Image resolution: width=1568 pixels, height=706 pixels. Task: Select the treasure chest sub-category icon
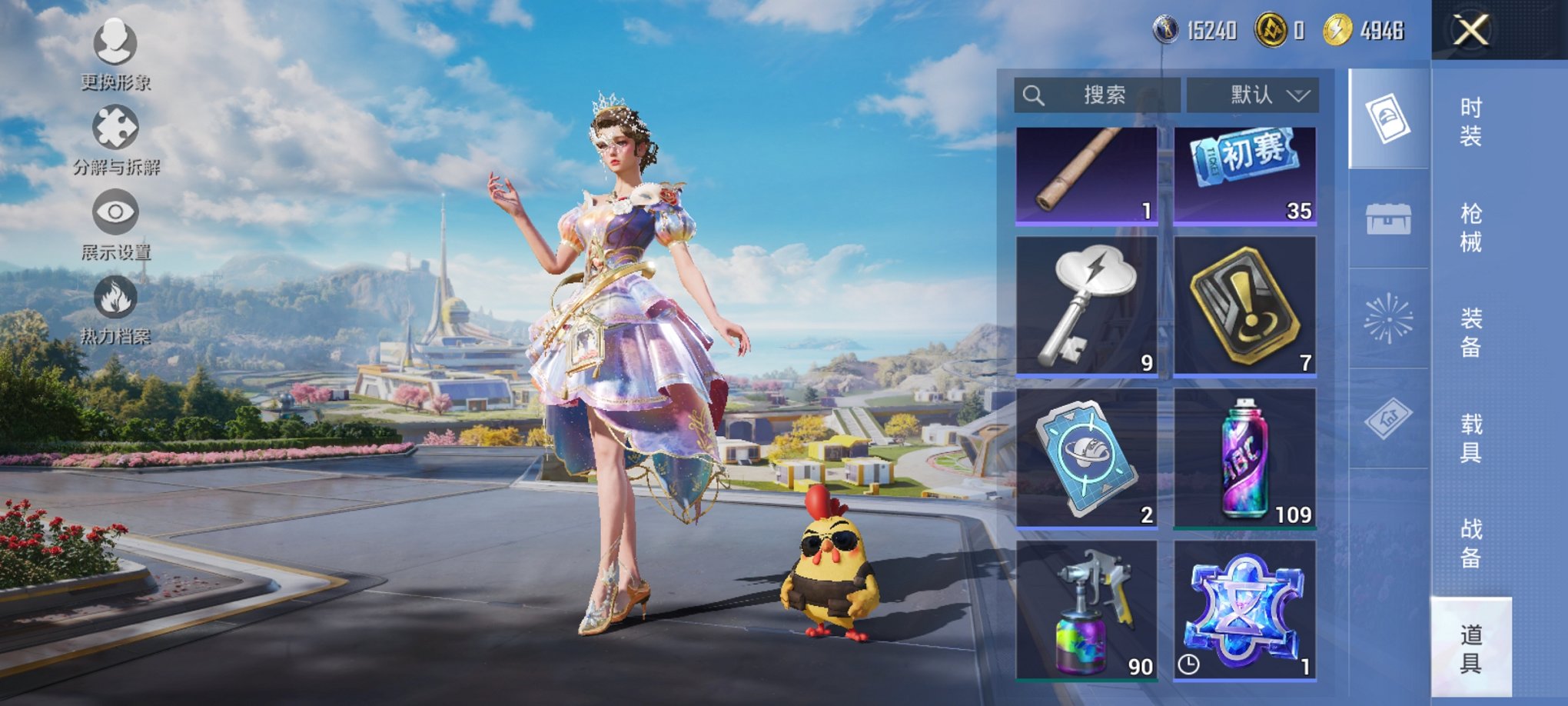pyautogui.click(x=1388, y=218)
